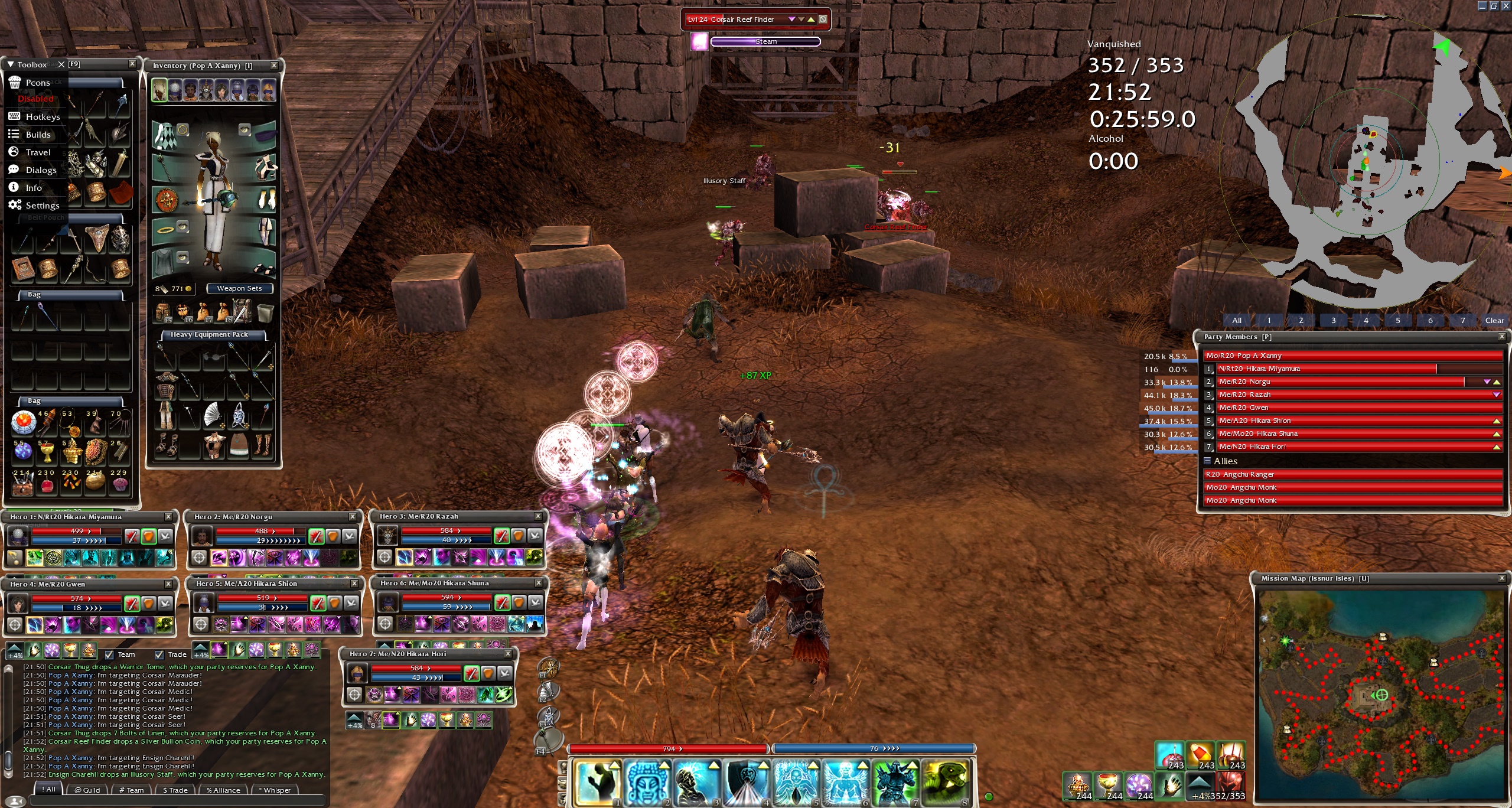Open the Hotkeys menu entry
Screen dimensions: 1512x808
(x=43, y=117)
